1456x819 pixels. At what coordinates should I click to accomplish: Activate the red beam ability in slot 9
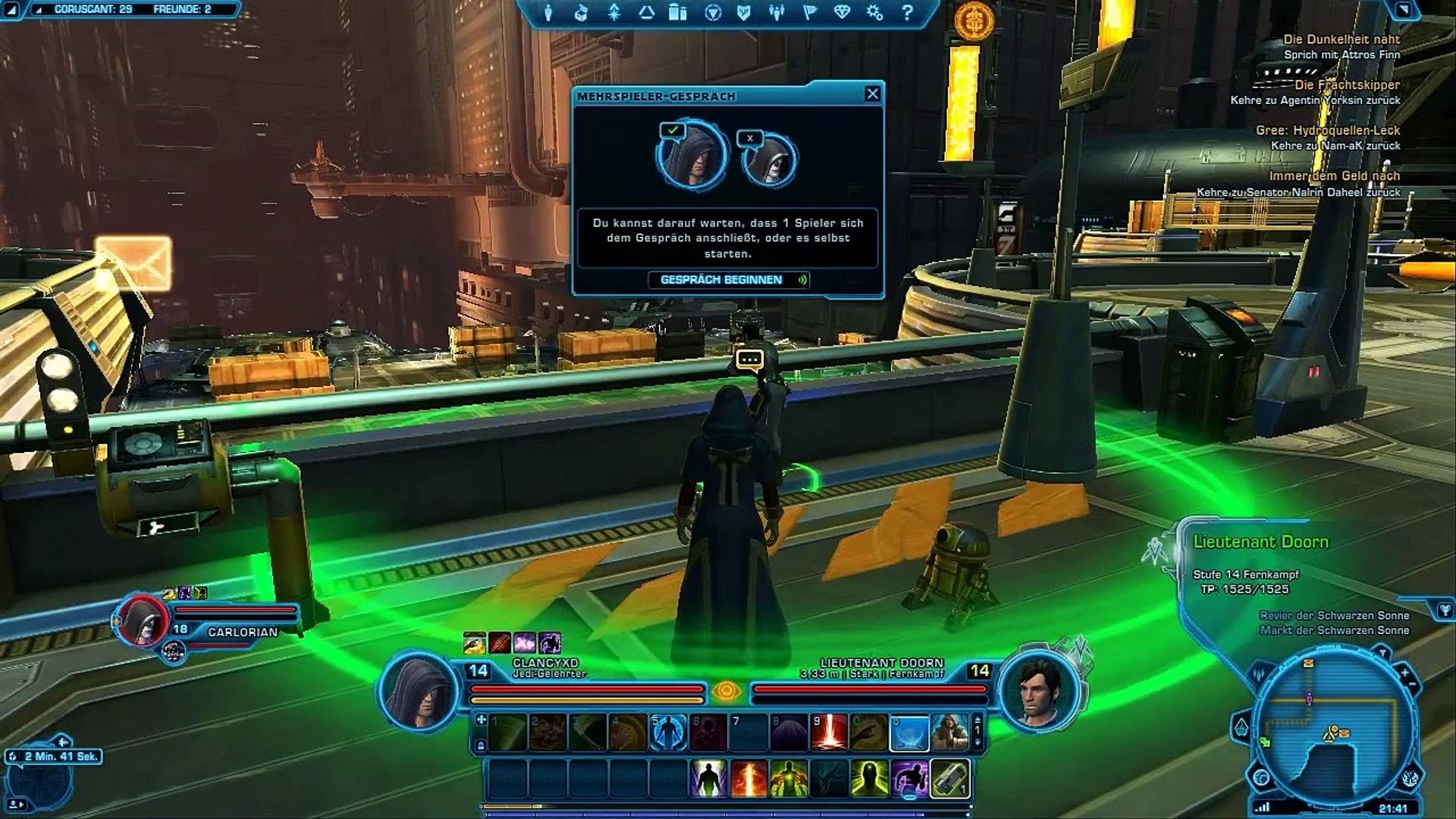coord(829,733)
